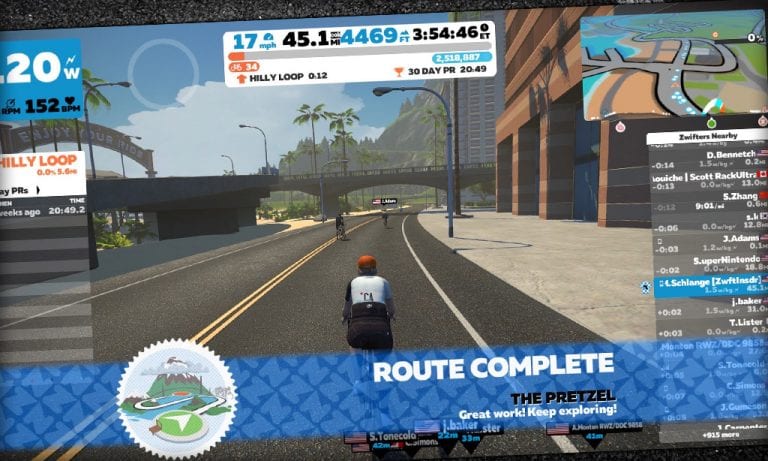Screen dimensions: 768x461
Task: Click the Zwifters Nearby list header
Action: pos(706,137)
